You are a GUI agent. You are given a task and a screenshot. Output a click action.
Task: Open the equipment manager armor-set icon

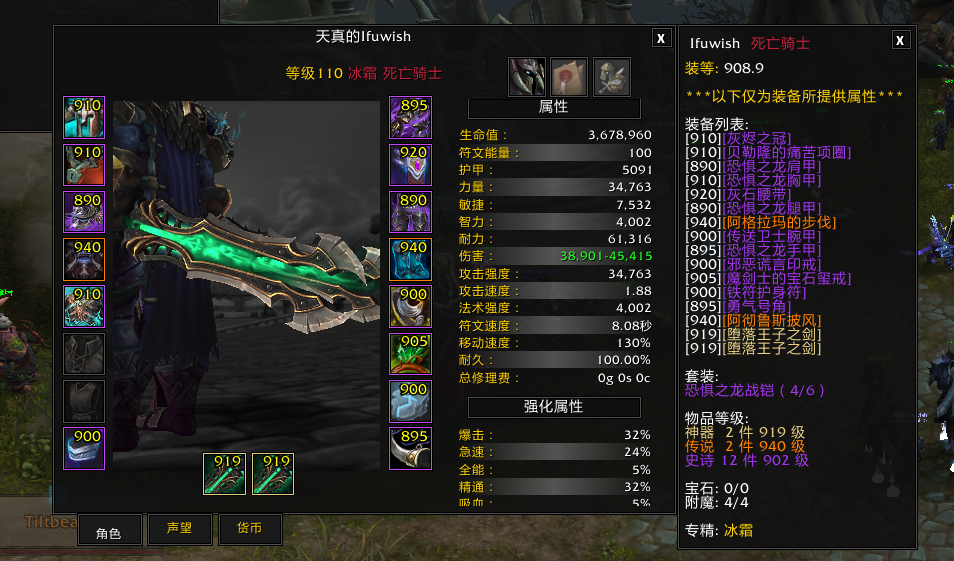pos(611,76)
